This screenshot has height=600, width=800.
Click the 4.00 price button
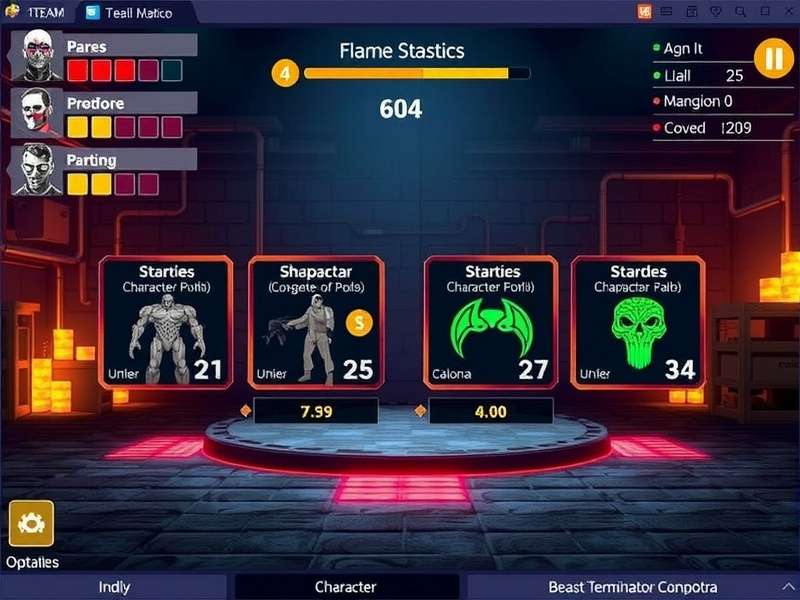[x=489, y=411]
